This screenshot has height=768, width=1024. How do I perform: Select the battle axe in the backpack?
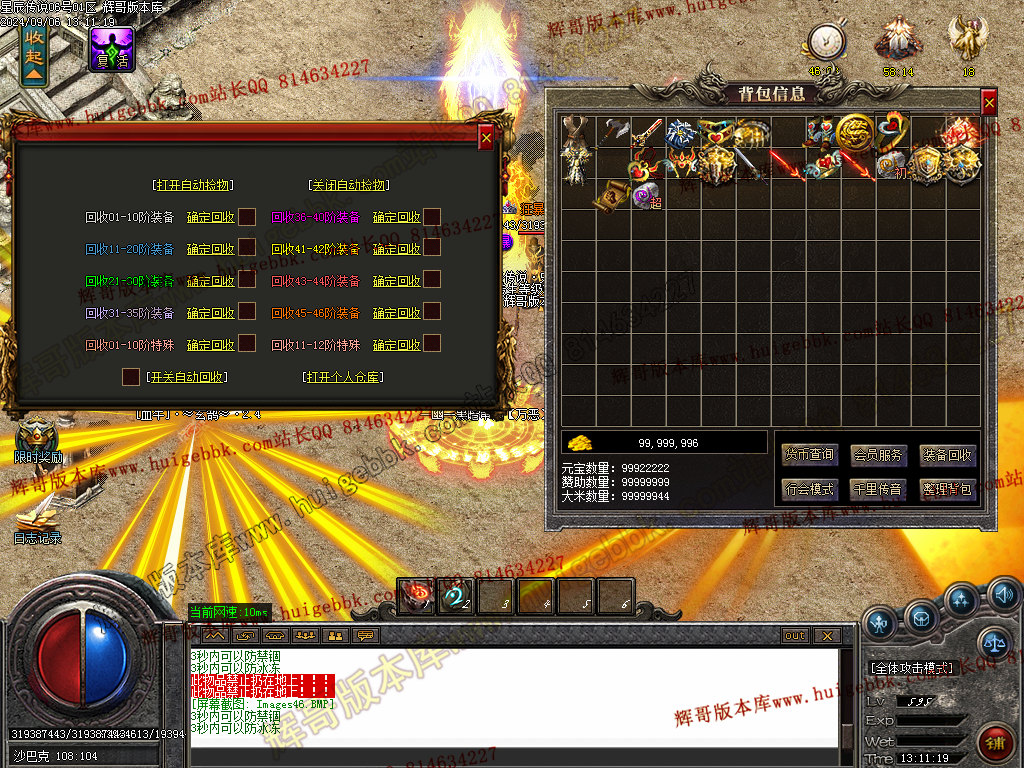[x=612, y=131]
